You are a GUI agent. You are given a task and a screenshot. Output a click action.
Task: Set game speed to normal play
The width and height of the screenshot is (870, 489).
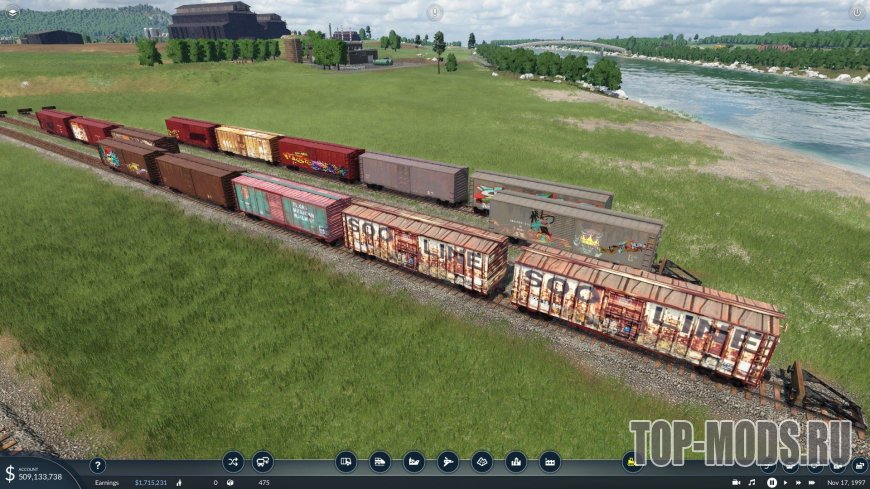click(x=784, y=482)
